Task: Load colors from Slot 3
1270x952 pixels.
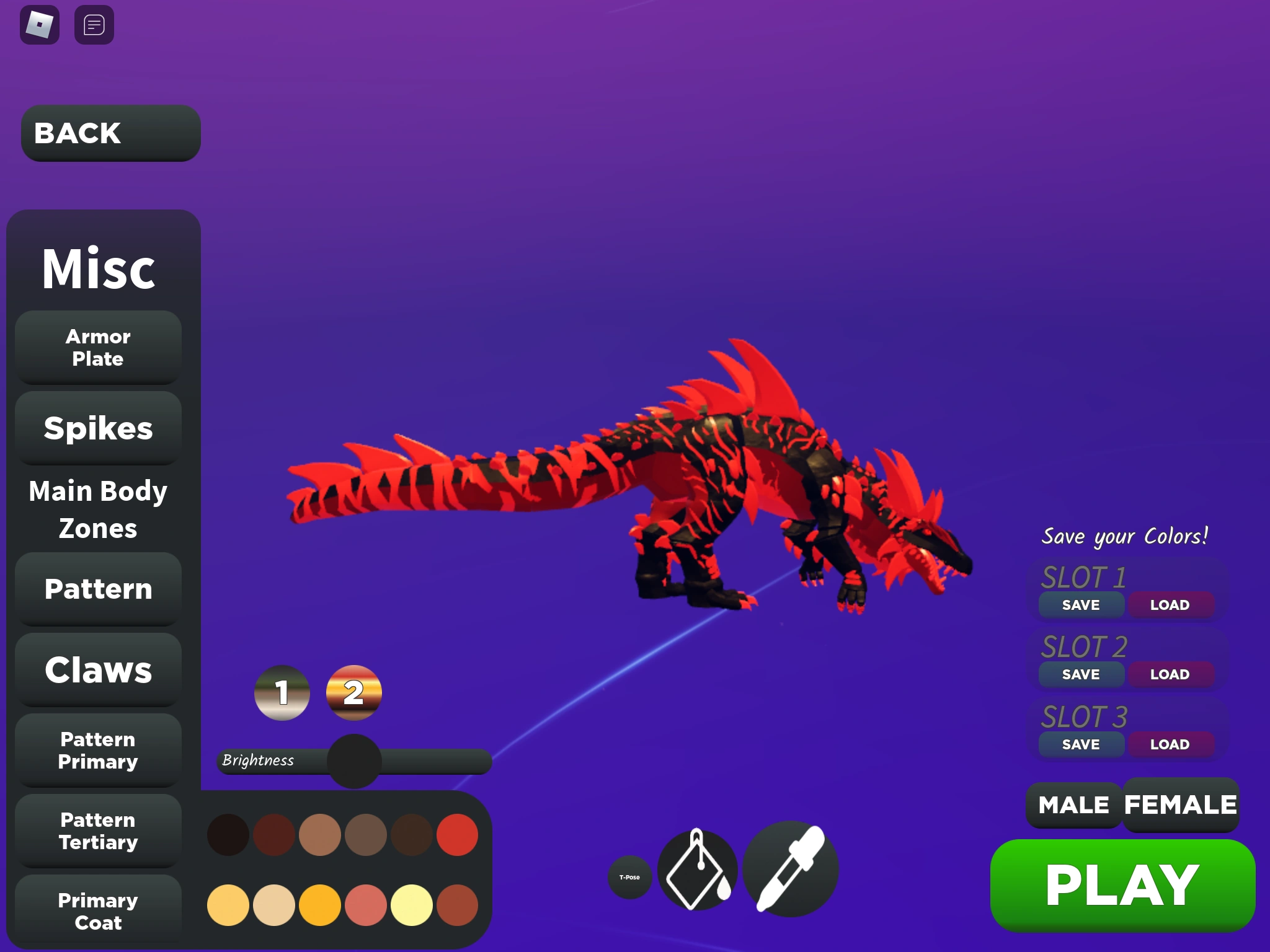Action: click(1171, 744)
